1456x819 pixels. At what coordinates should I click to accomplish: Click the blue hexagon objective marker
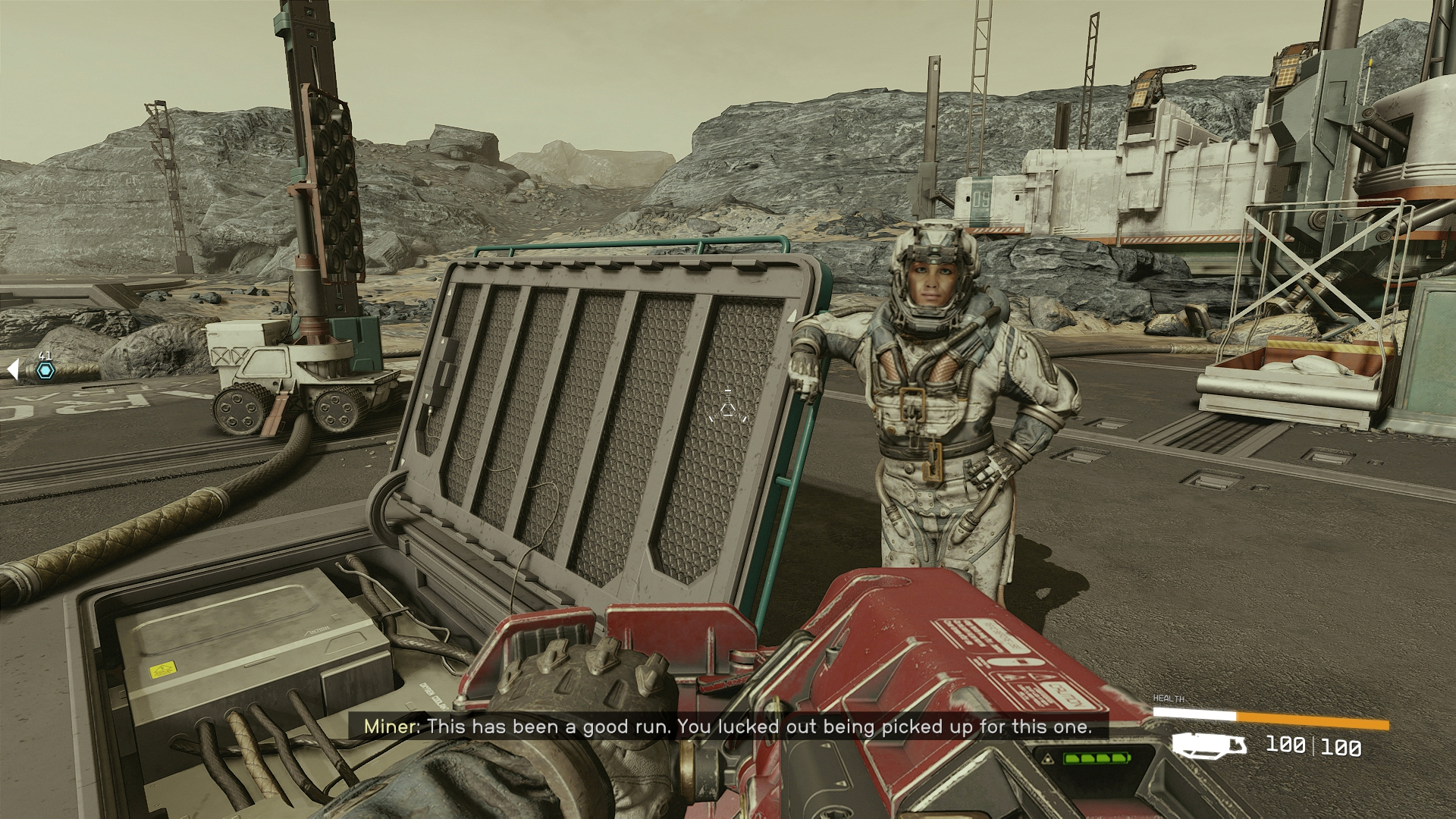tap(45, 371)
